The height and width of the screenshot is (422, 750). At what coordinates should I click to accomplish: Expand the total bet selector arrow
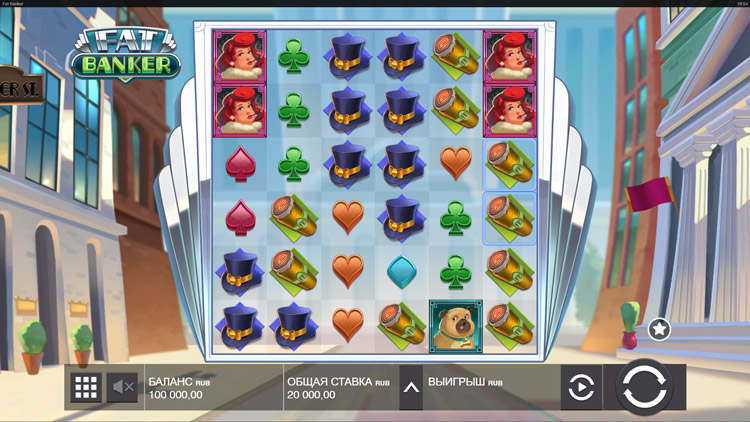pyautogui.click(x=410, y=387)
